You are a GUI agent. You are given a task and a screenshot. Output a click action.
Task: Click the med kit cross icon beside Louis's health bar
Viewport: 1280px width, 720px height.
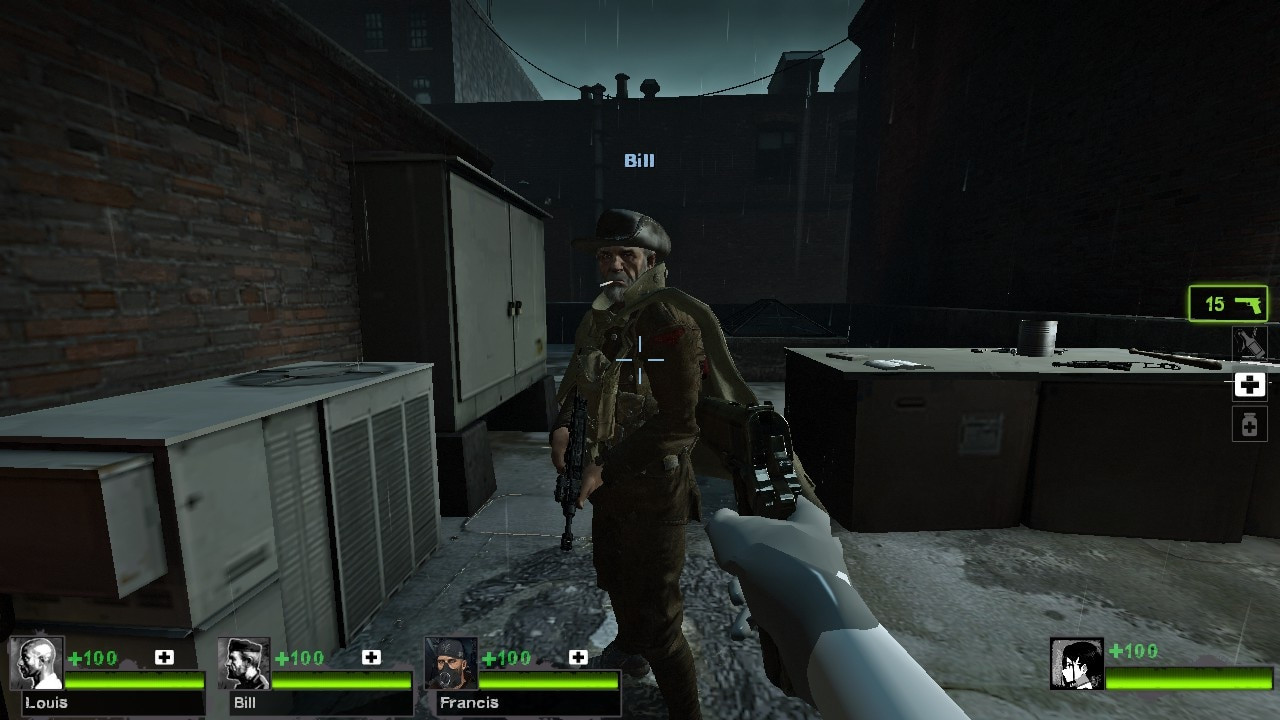(163, 659)
